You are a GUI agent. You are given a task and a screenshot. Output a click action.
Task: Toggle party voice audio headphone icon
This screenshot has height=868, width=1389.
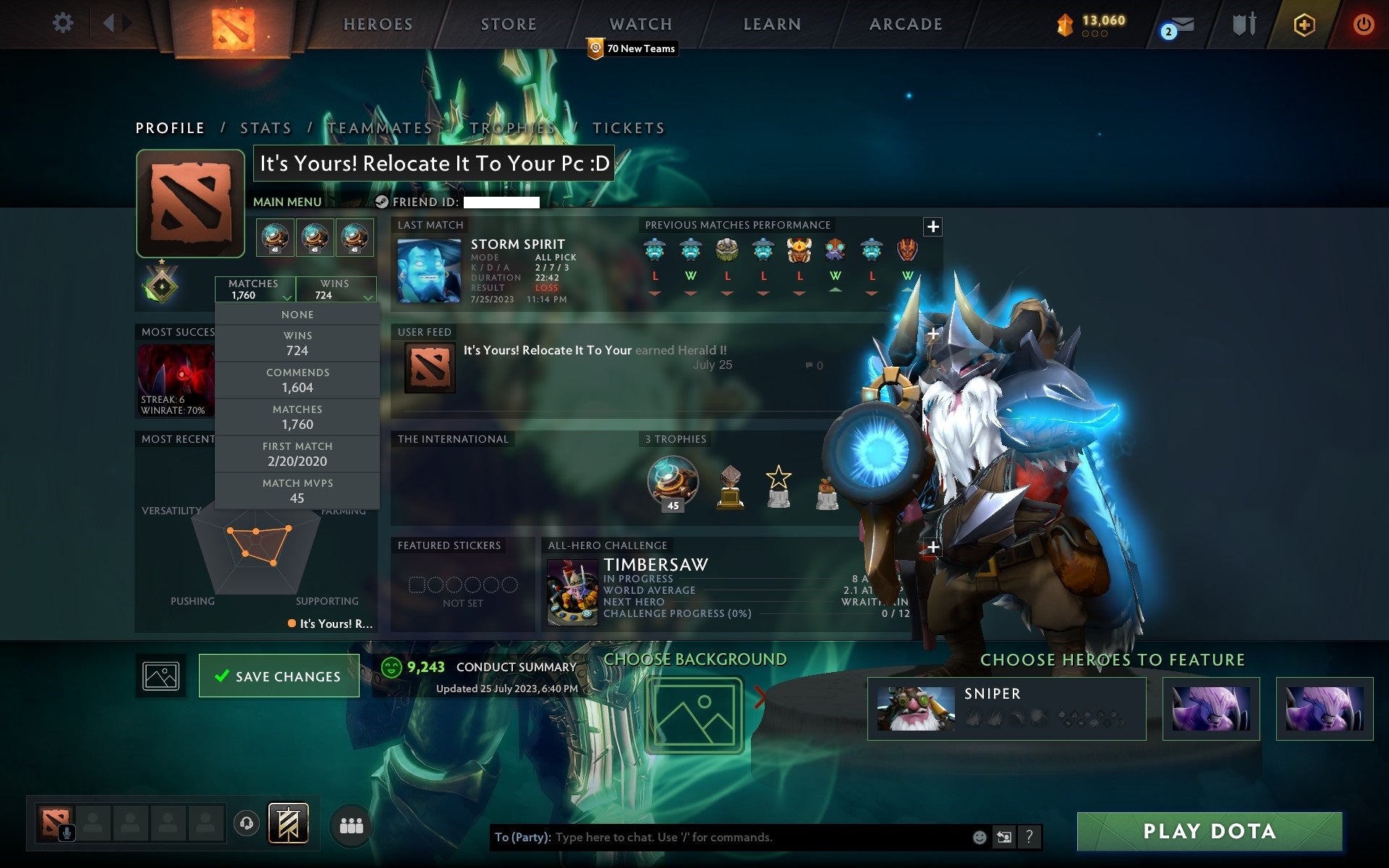tap(247, 822)
